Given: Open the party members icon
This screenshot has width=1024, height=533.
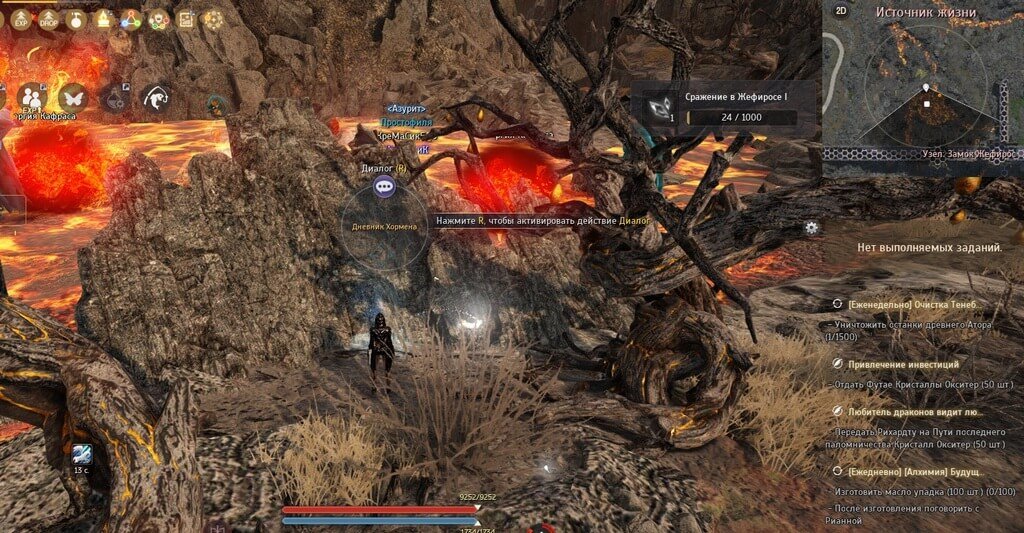Looking at the screenshot, I should pyautogui.click(x=31, y=97).
